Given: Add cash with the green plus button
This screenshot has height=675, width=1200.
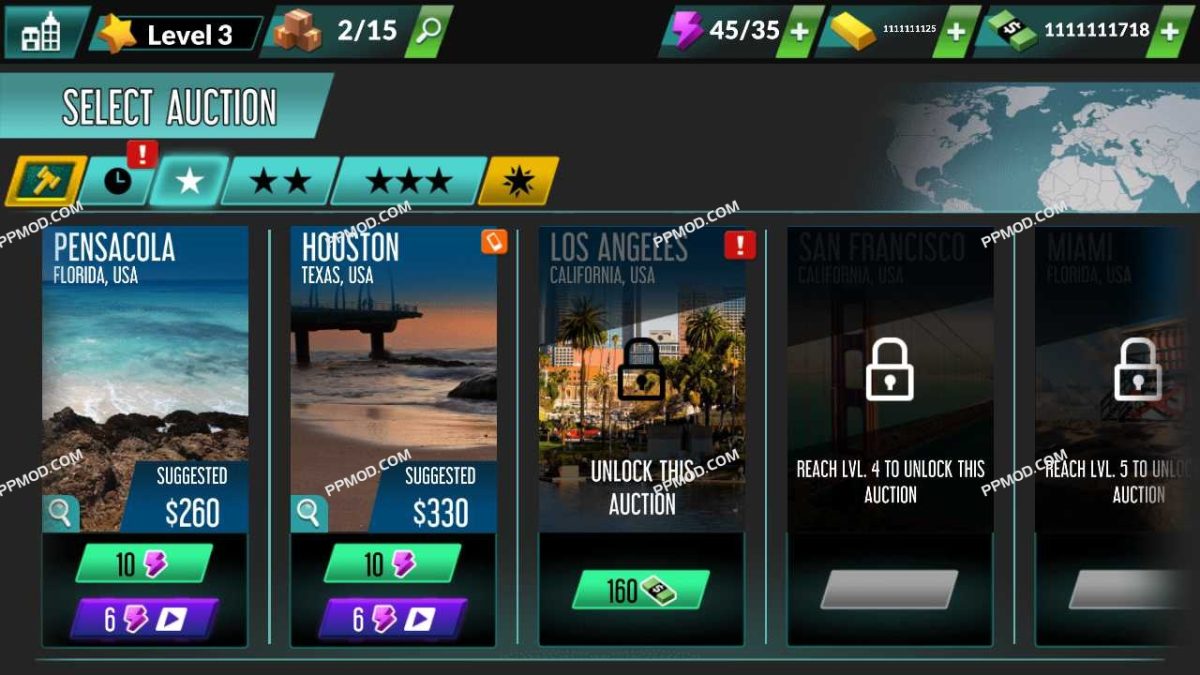Looking at the screenshot, I should tap(1170, 31).
